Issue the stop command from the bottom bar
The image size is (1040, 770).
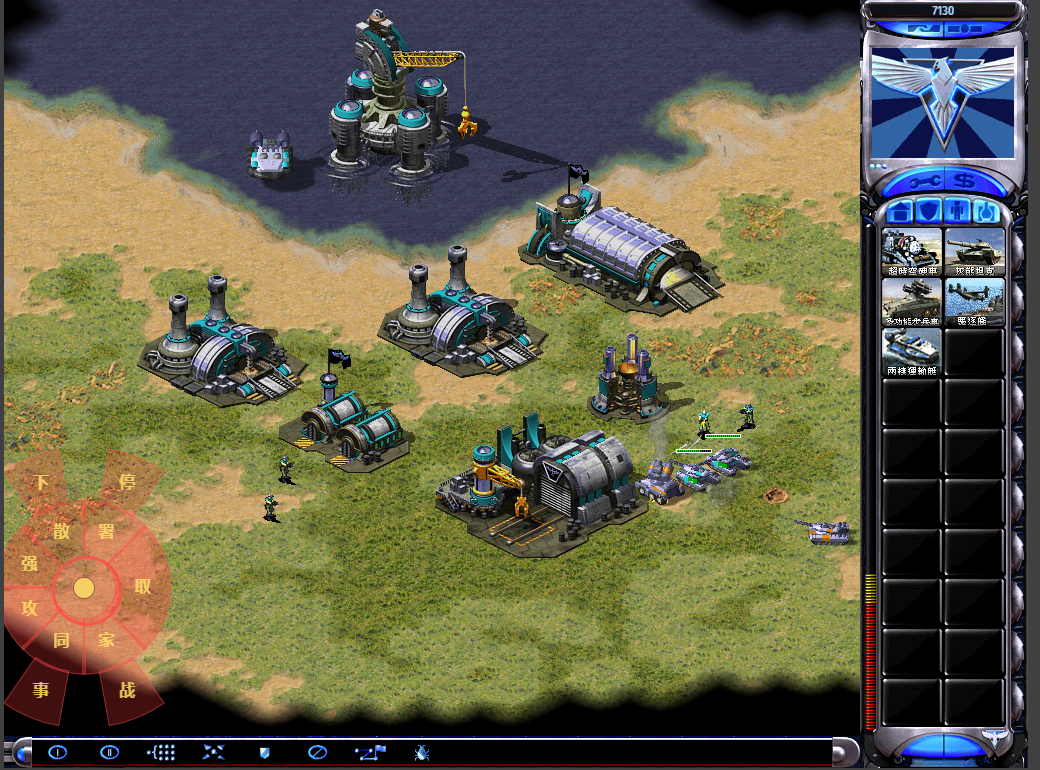[316, 752]
